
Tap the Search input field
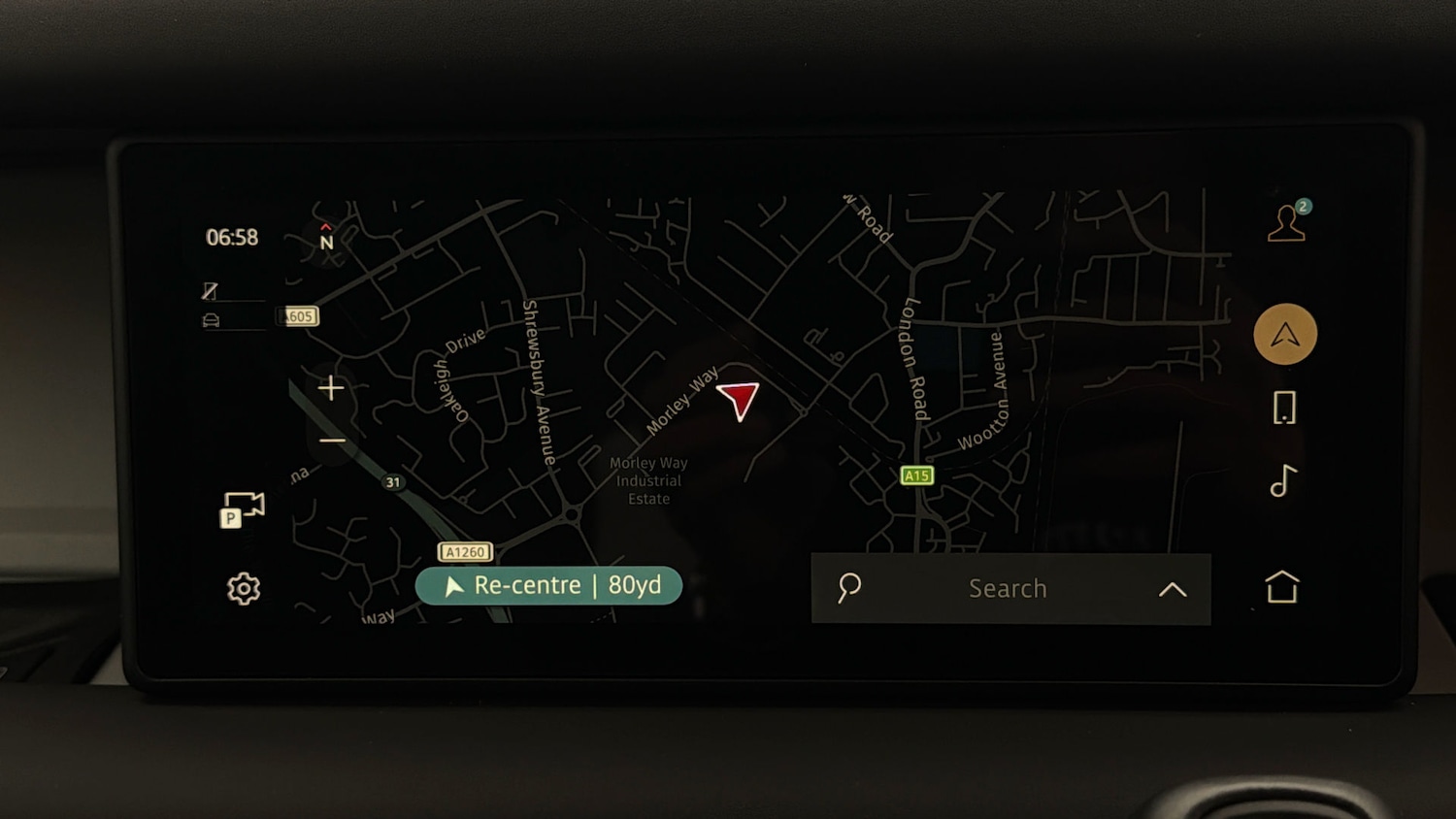pos(1008,588)
